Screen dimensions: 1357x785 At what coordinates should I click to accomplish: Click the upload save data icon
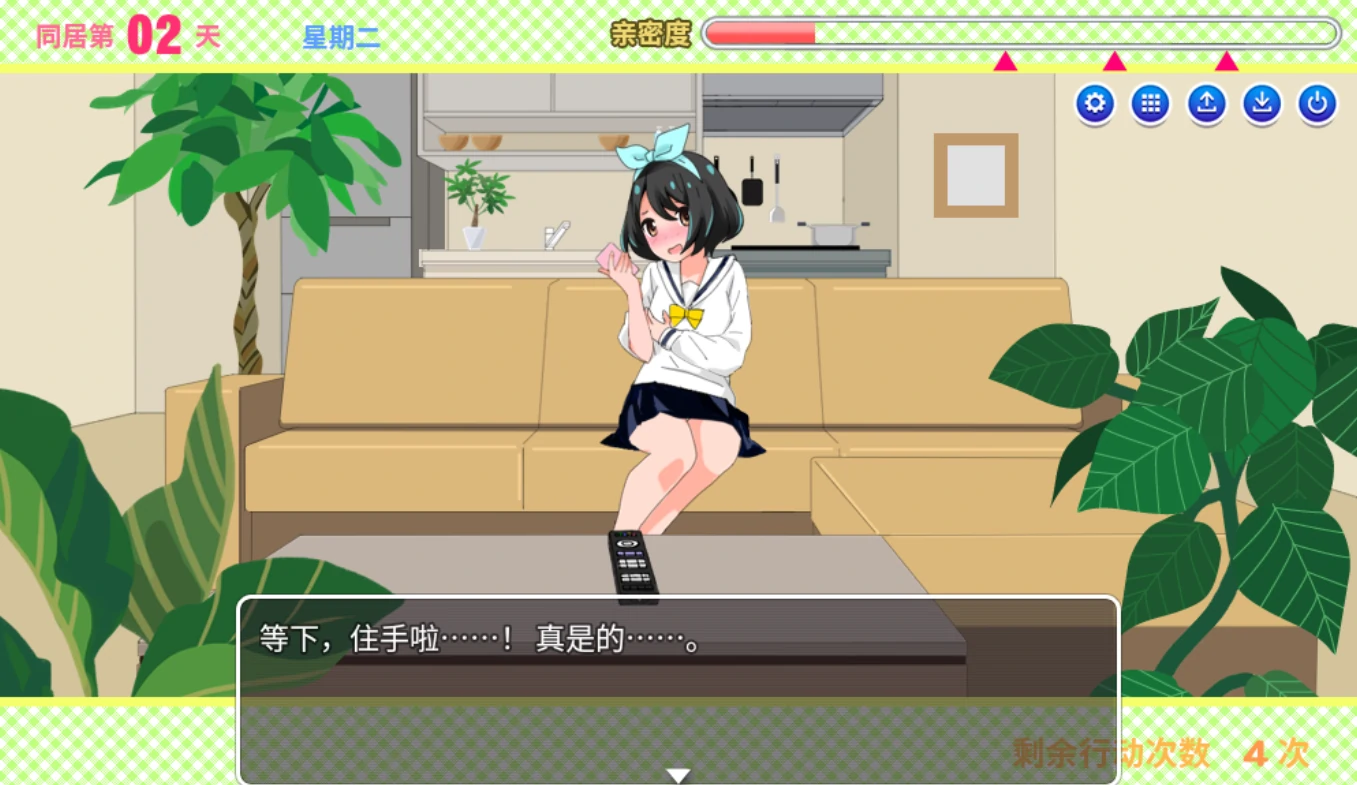[1205, 102]
